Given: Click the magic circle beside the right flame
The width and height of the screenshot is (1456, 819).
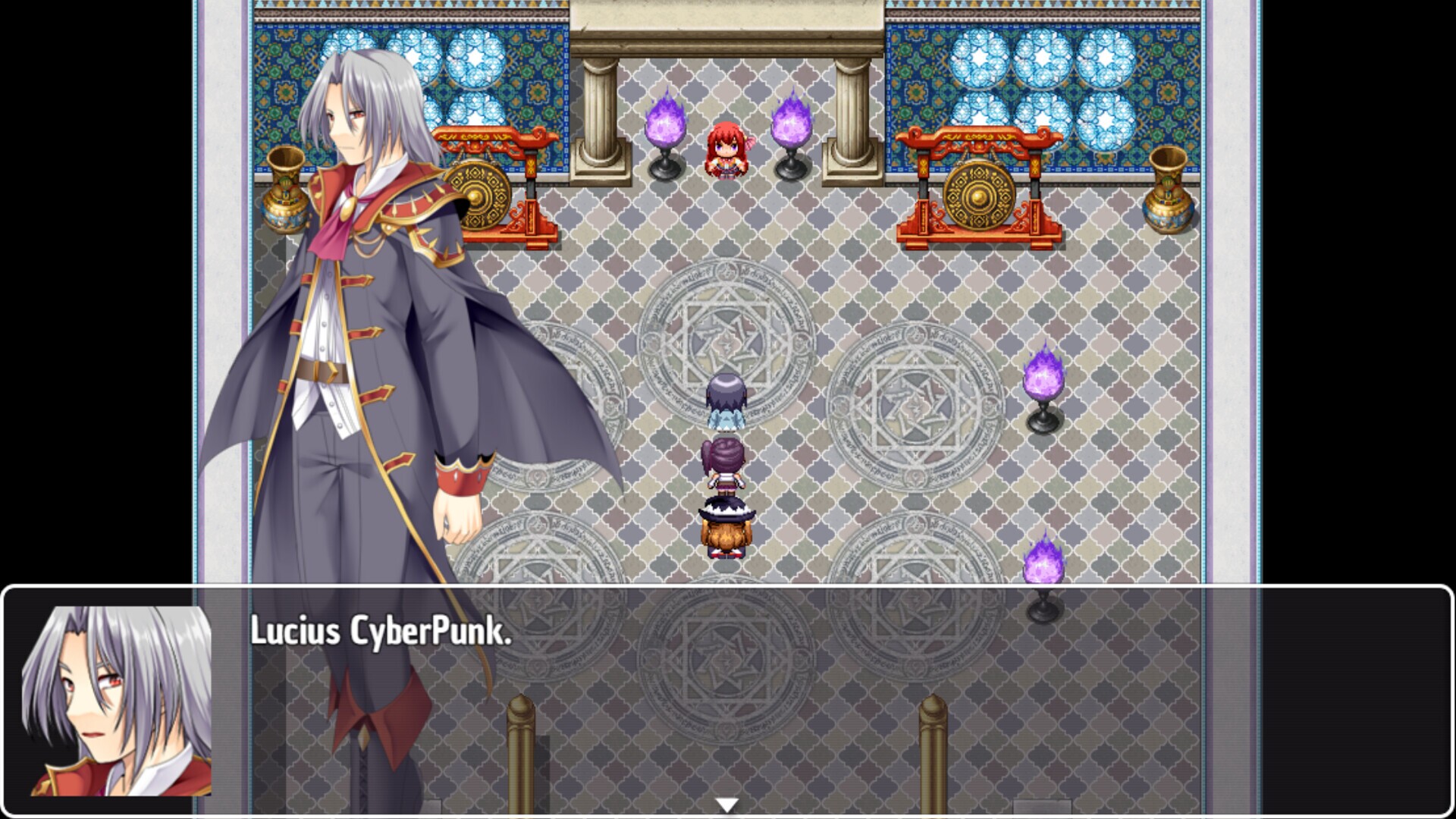Looking at the screenshot, I should [x=910, y=402].
